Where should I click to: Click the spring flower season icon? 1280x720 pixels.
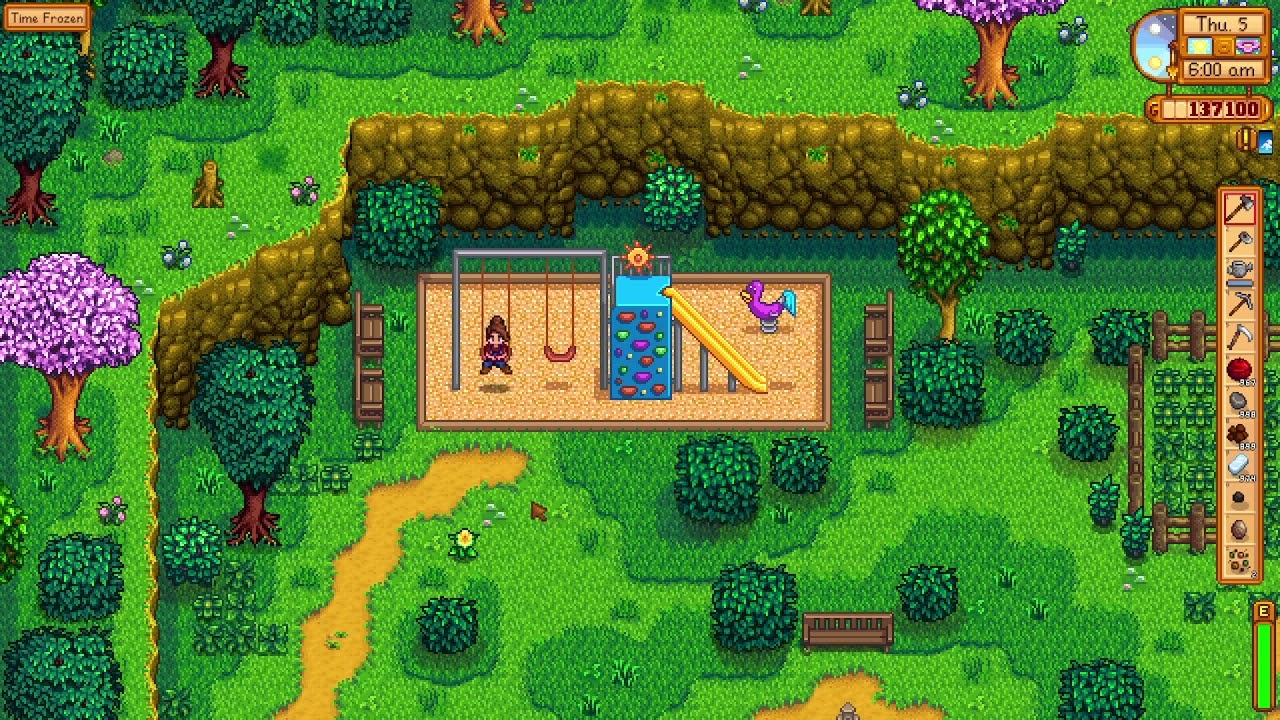[x=1247, y=46]
